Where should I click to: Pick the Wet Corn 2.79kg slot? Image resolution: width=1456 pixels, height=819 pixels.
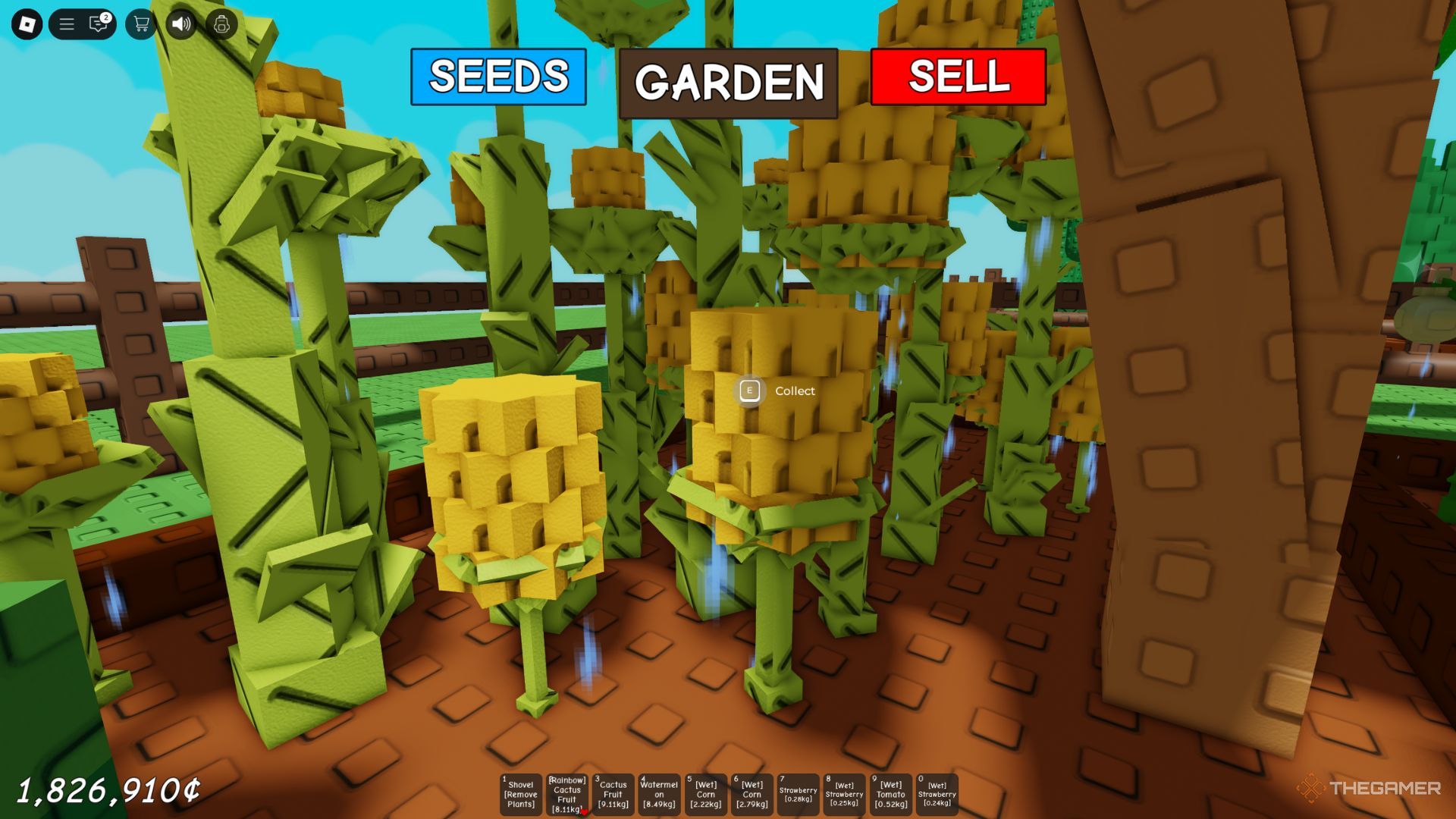pos(752,794)
